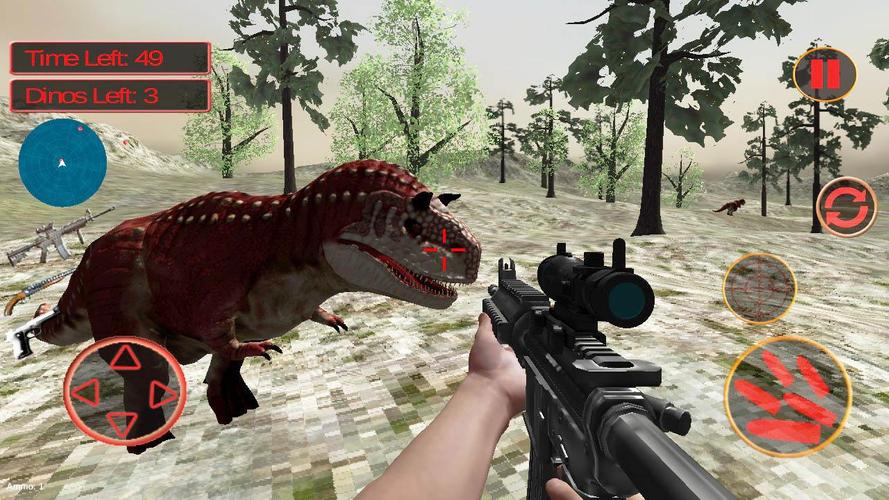Click the blue radar minimap
The height and width of the screenshot is (500, 889).
click(63, 162)
